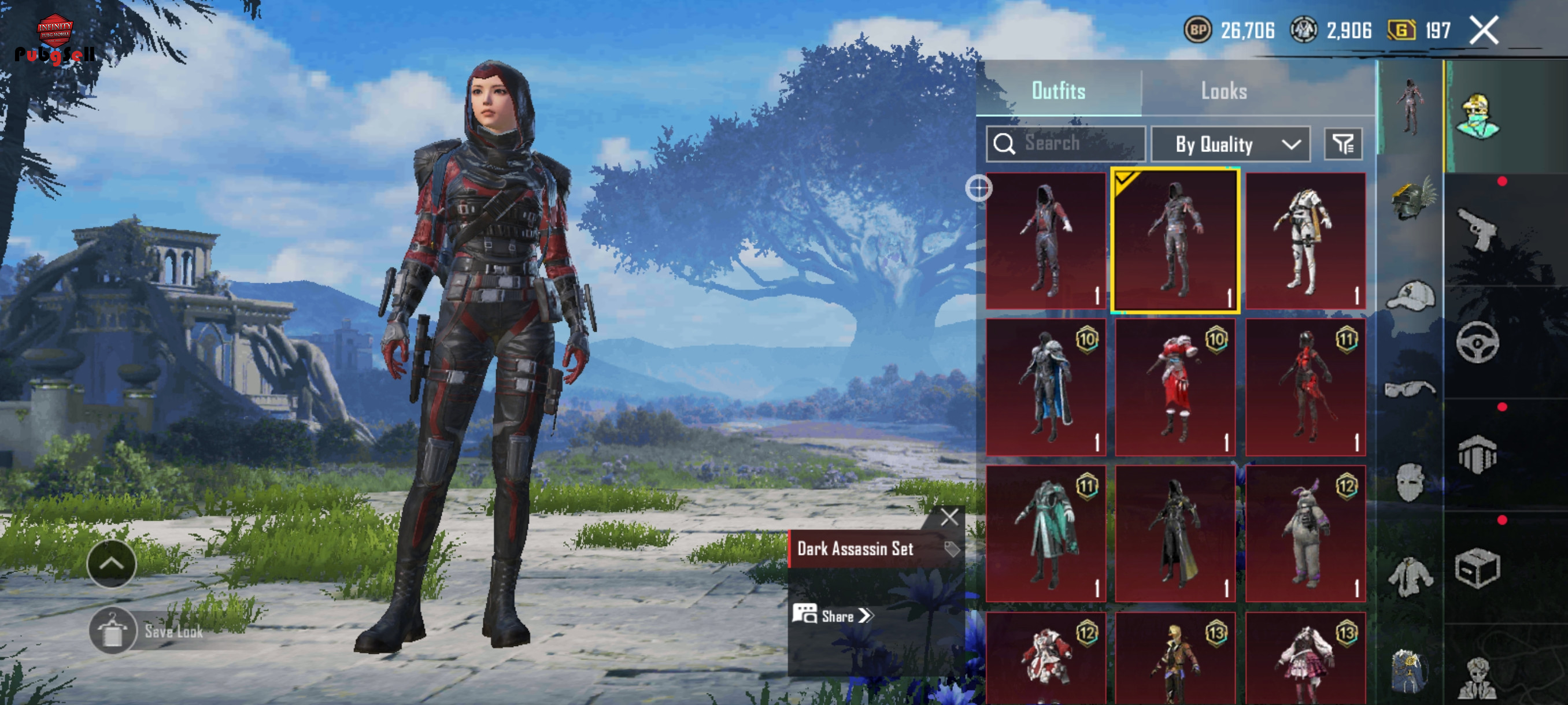The height and width of the screenshot is (705, 1568).
Task: Close the Dark Assassin Set info popup
Action: coord(949,518)
